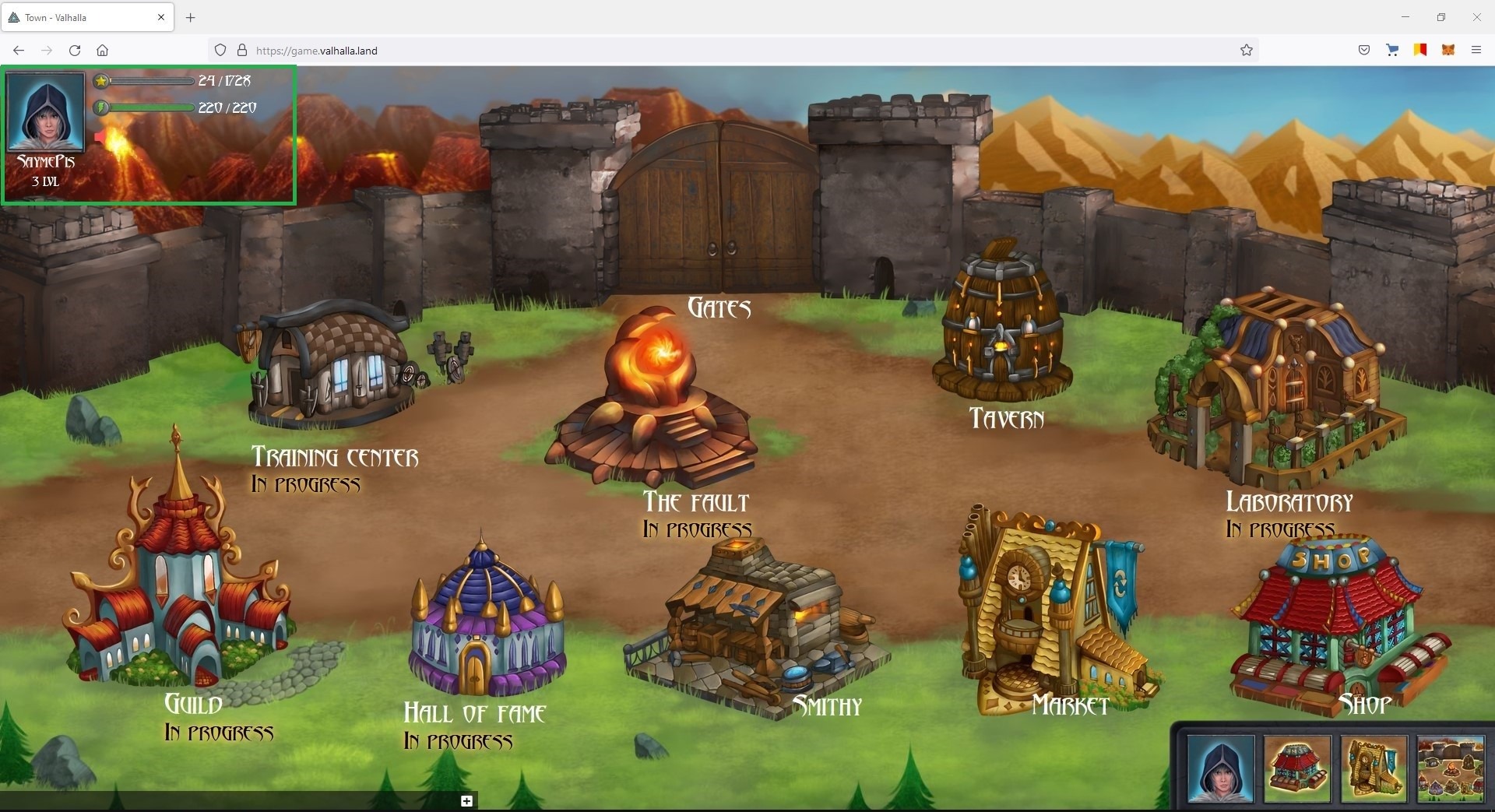Screen dimensions: 1495x812
Task: Open hero profile from bottom bar
Action: [1221, 768]
